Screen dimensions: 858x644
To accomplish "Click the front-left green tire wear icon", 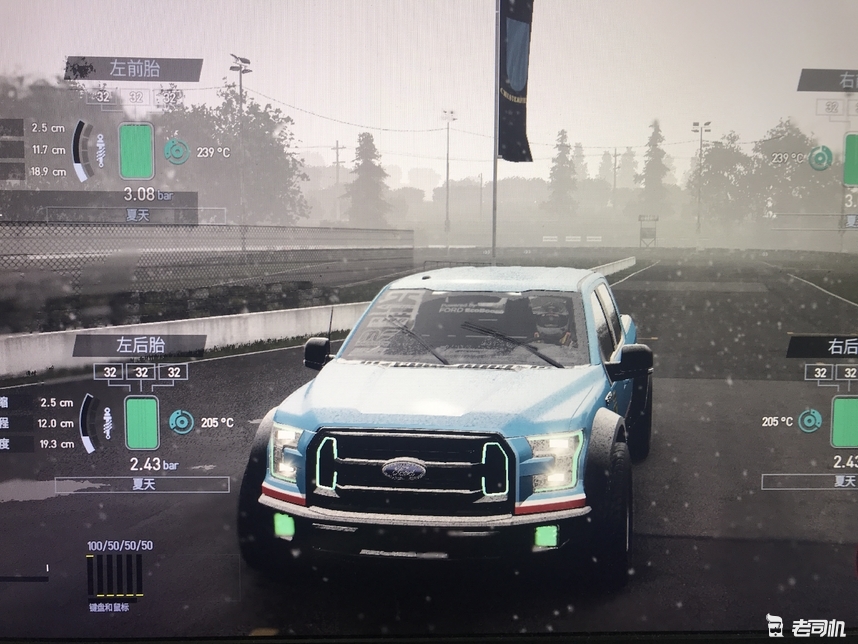I will 136,151.
